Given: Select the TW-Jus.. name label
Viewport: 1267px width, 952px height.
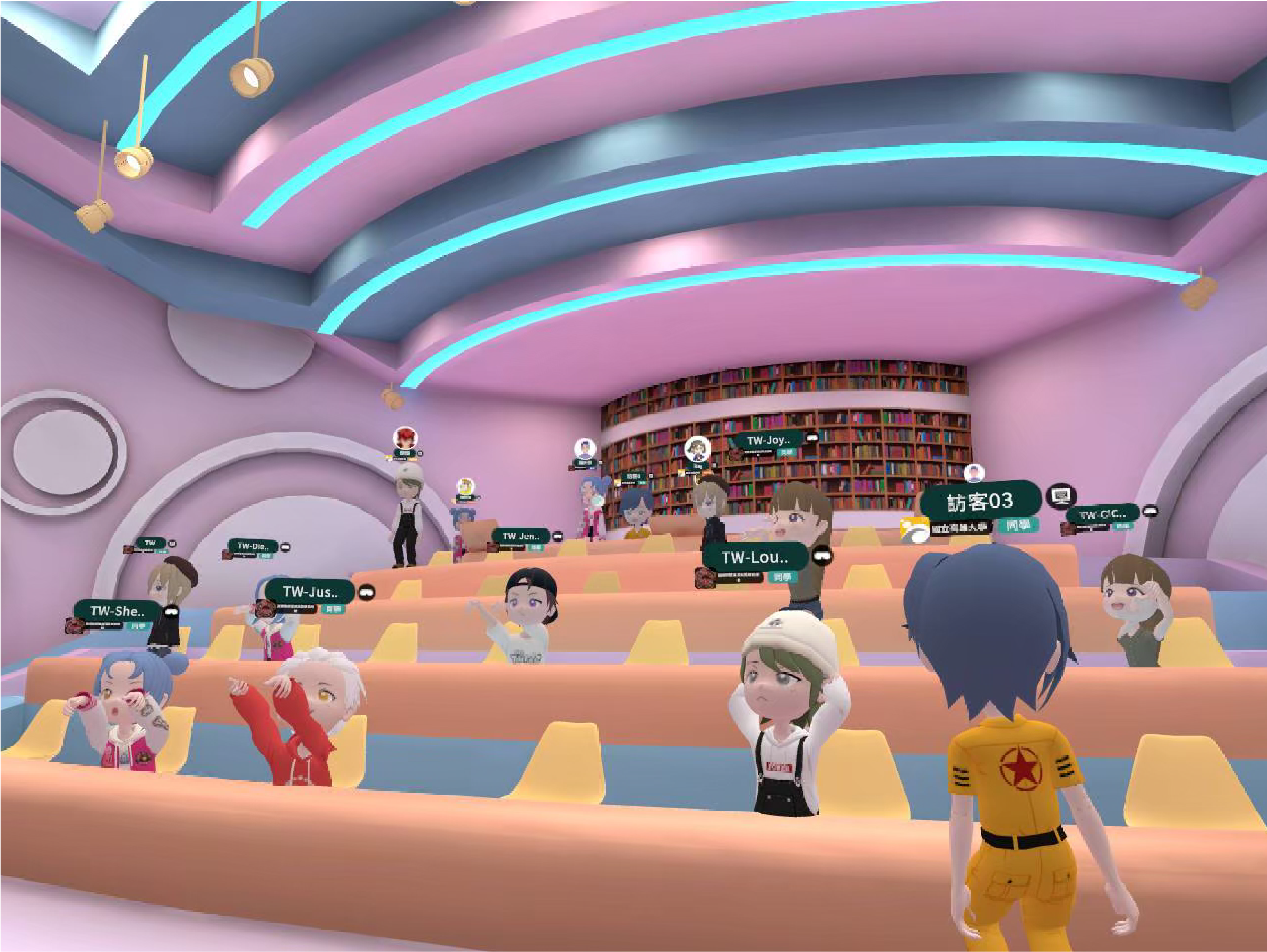Looking at the screenshot, I should click(x=310, y=591).
